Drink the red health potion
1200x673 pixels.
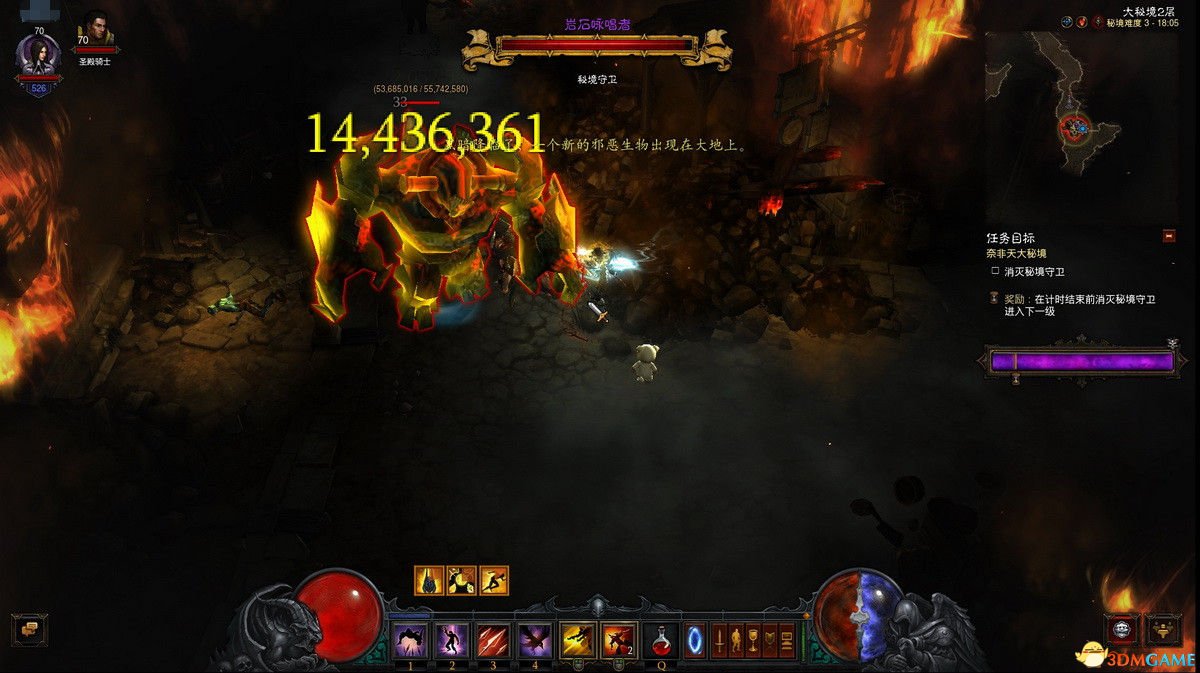click(660, 639)
